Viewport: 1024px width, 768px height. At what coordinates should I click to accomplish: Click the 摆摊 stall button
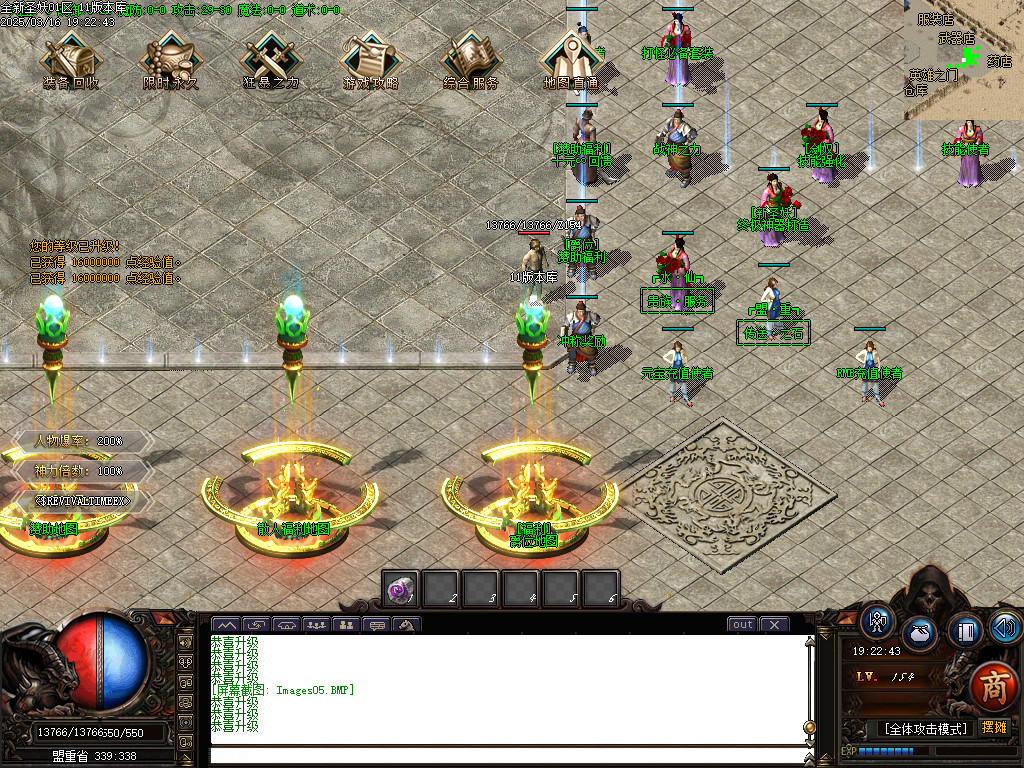[x=994, y=728]
